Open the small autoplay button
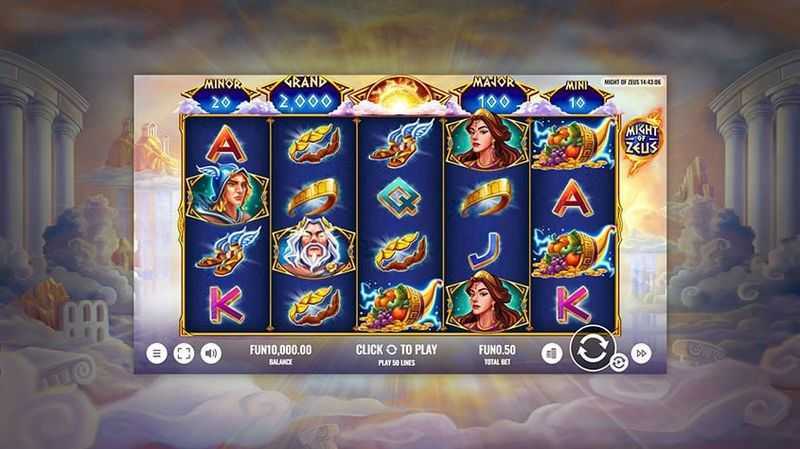This screenshot has width=800, height=449. pos(618,363)
